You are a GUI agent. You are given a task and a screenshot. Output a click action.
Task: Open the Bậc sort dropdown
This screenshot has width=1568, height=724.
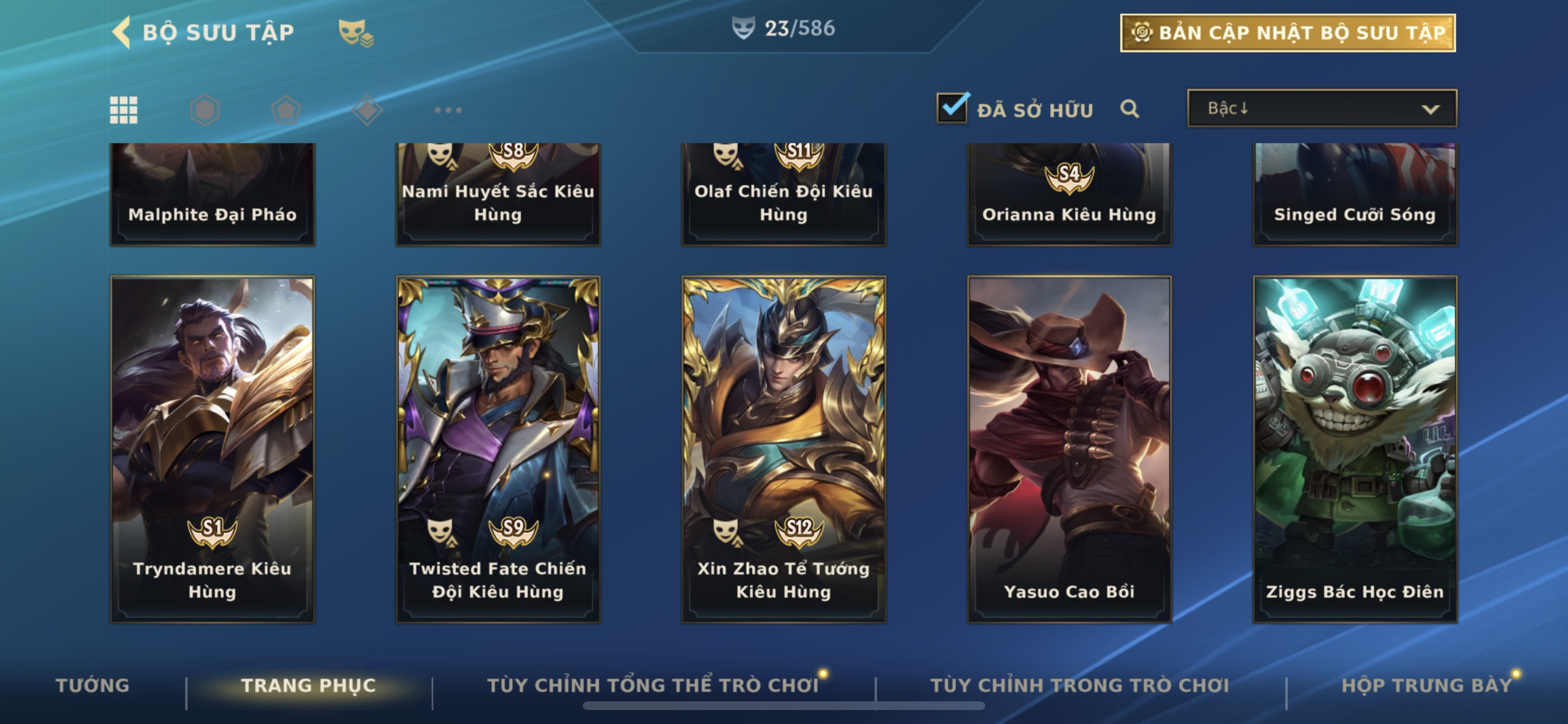[x=1321, y=109]
